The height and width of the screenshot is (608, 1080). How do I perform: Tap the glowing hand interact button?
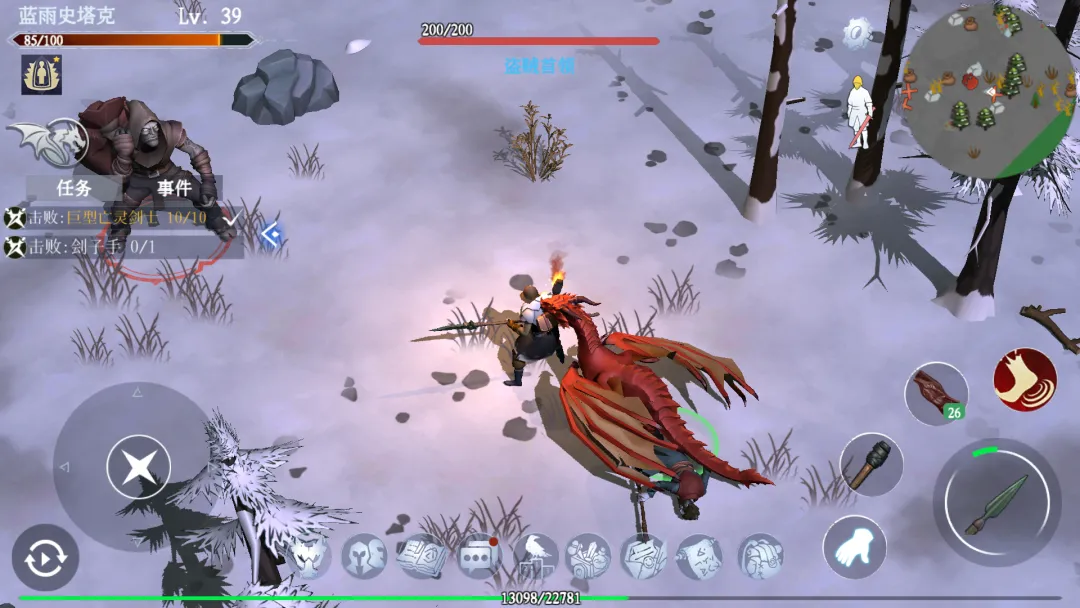[x=854, y=547]
